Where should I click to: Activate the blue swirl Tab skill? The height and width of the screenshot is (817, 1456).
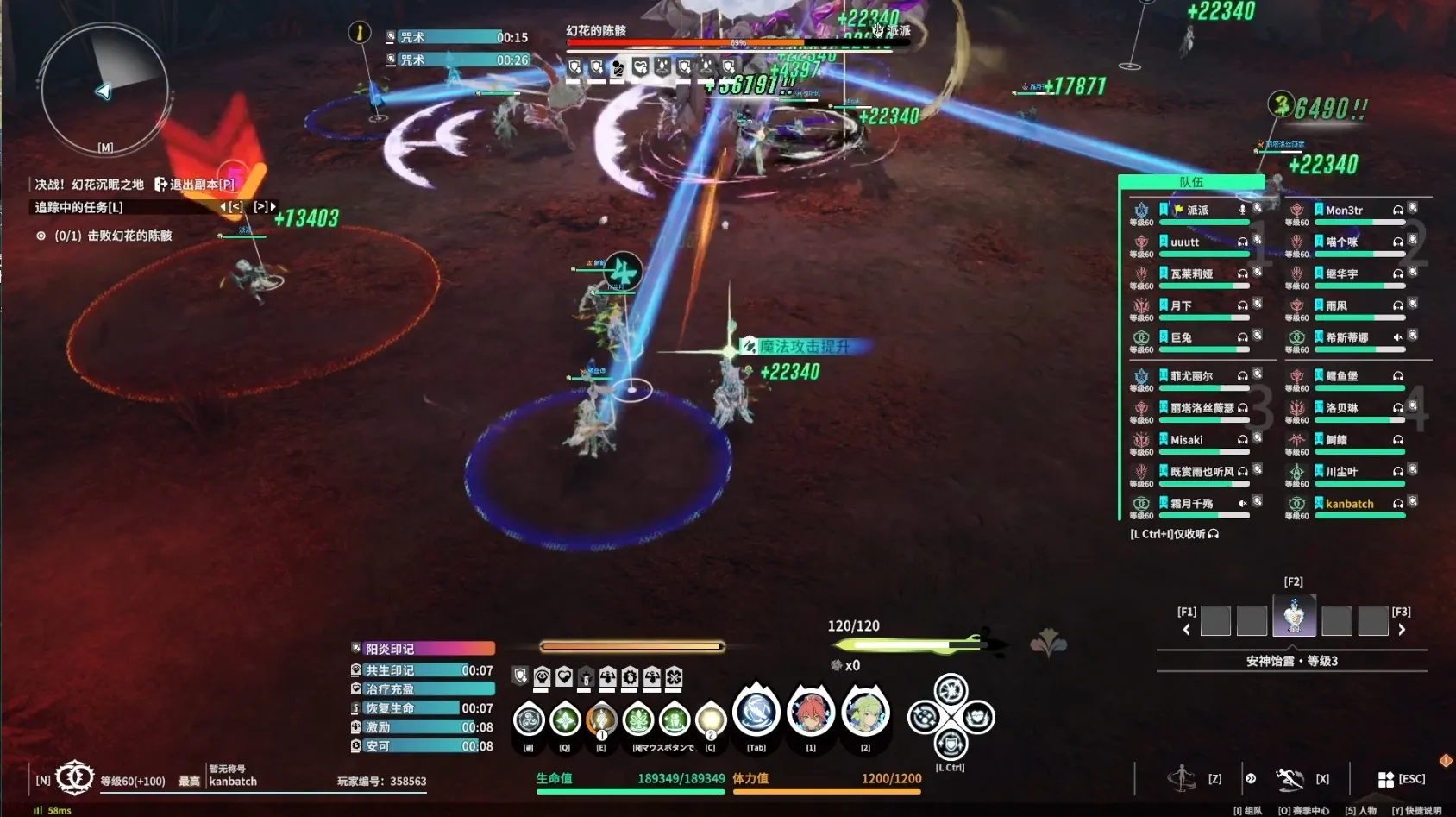tap(756, 713)
